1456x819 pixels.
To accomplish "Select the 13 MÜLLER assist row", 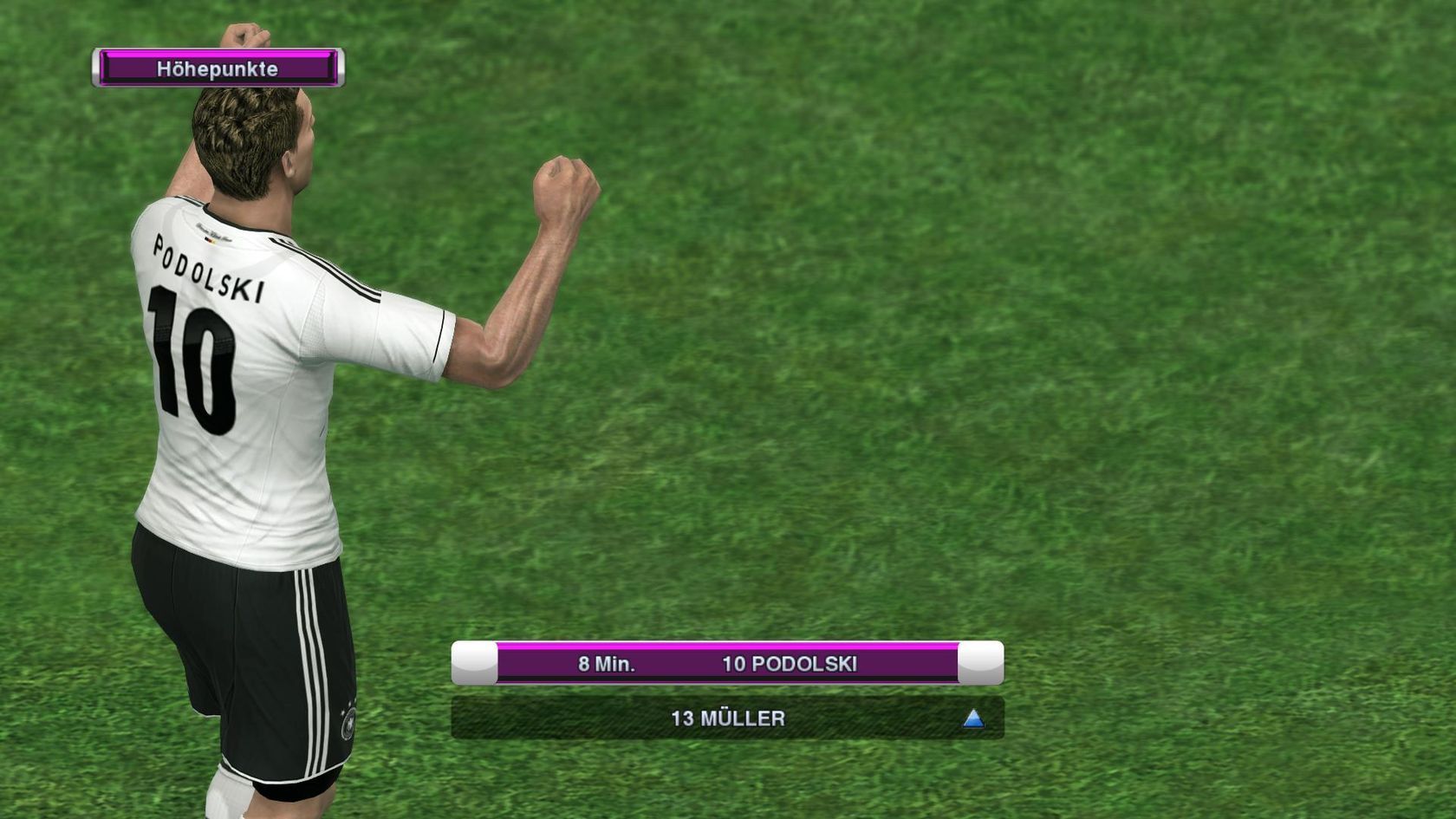I will 727,718.
